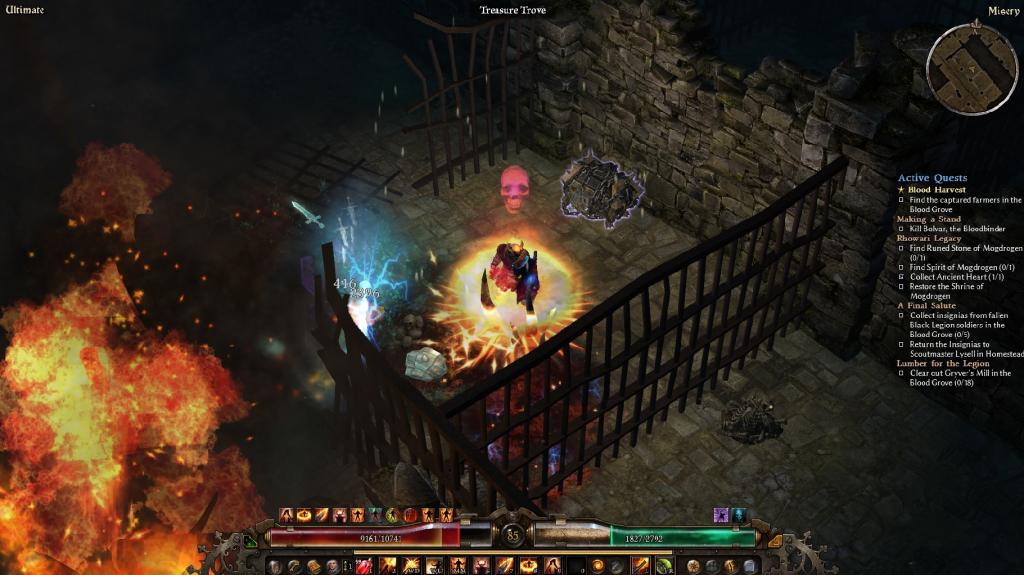The height and width of the screenshot is (575, 1024).
Task: Click the teal buff icon above mana bar
Action: point(739,515)
